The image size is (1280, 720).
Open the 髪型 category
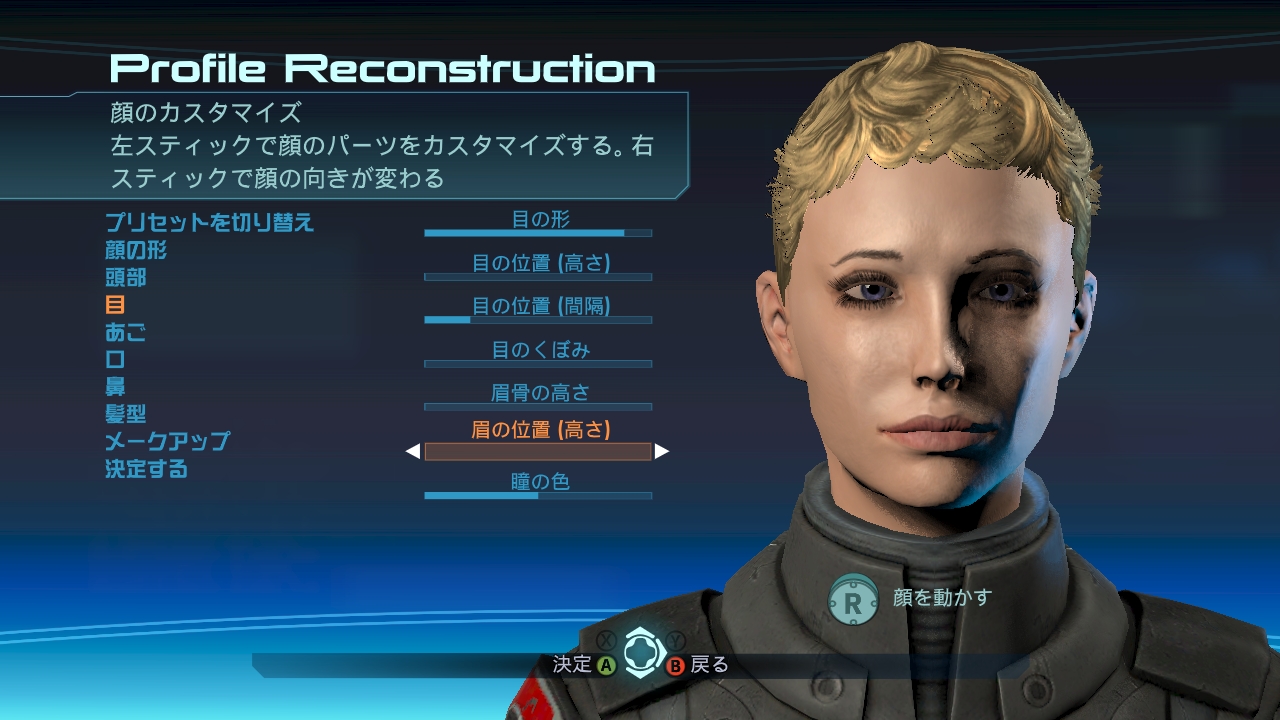click(x=126, y=414)
